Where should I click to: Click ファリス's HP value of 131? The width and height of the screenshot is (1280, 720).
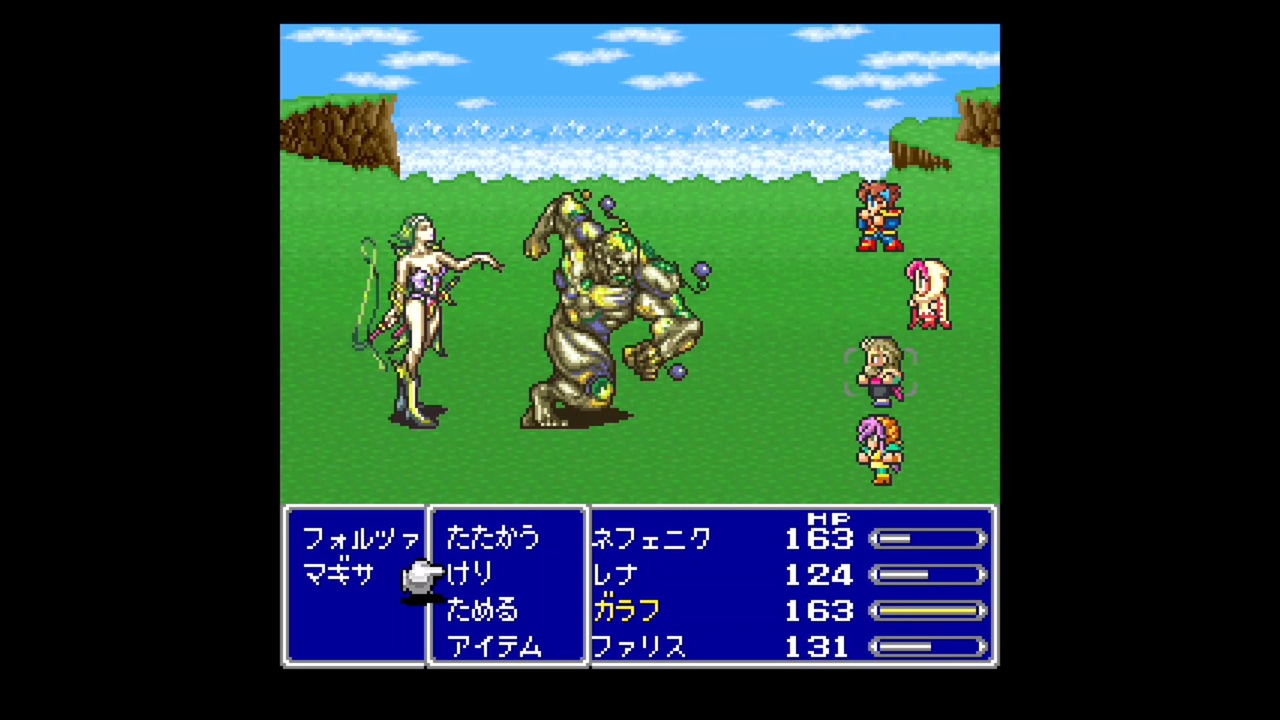pos(818,646)
